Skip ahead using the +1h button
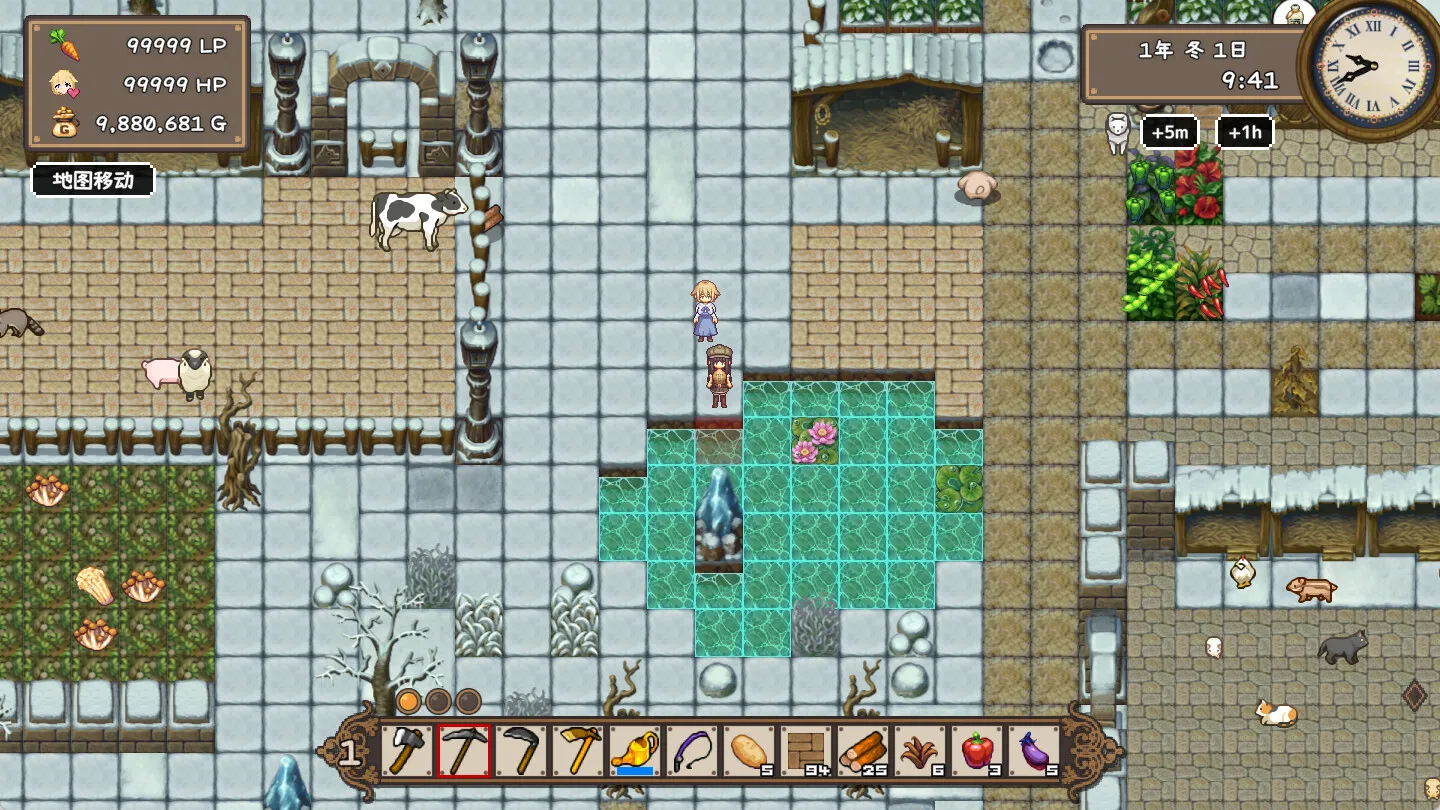 point(1245,132)
